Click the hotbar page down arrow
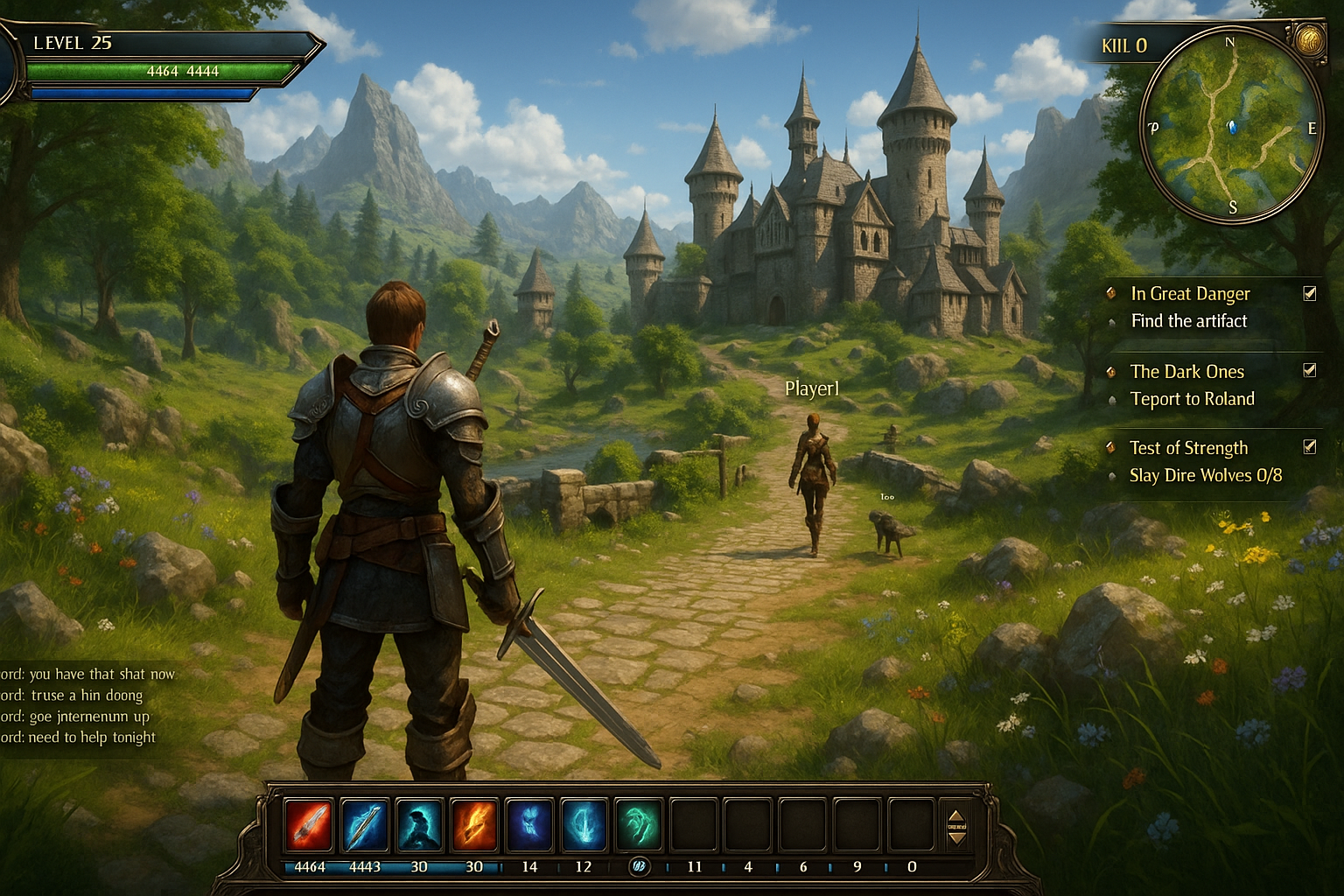The height and width of the screenshot is (896, 1344). [957, 837]
